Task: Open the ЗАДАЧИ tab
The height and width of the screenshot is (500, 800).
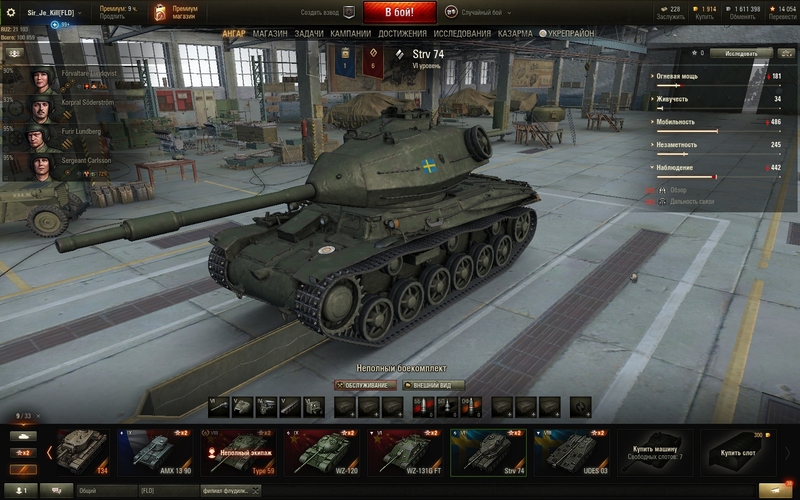Action: pyautogui.click(x=309, y=33)
